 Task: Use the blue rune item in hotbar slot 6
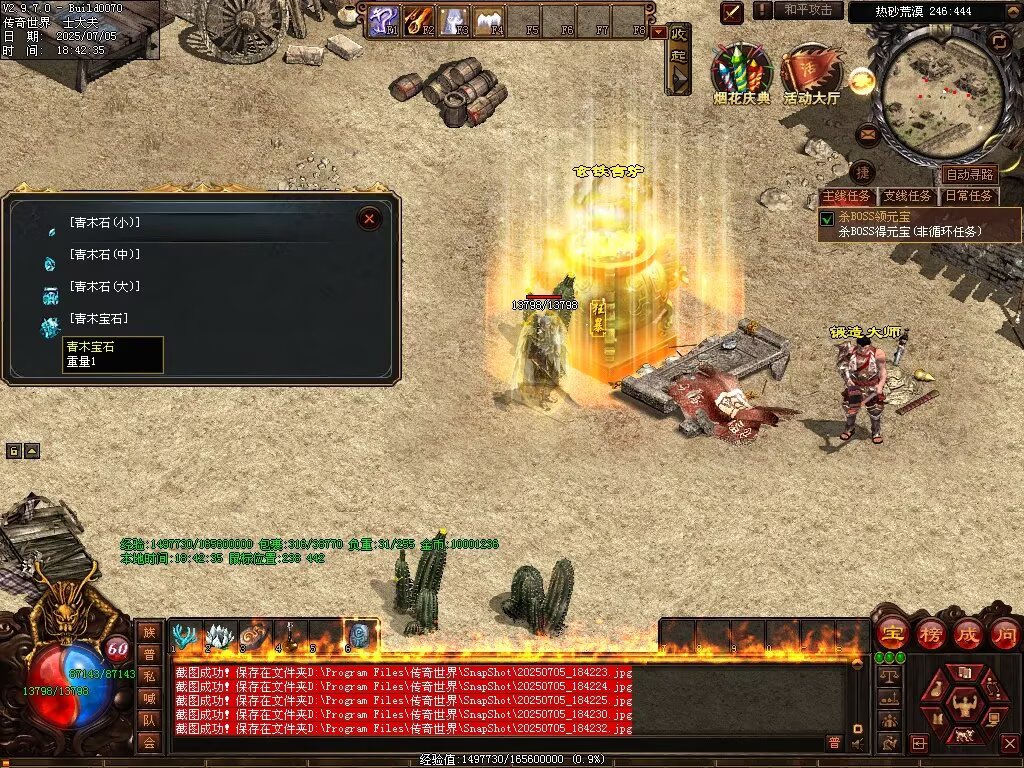tap(360, 635)
